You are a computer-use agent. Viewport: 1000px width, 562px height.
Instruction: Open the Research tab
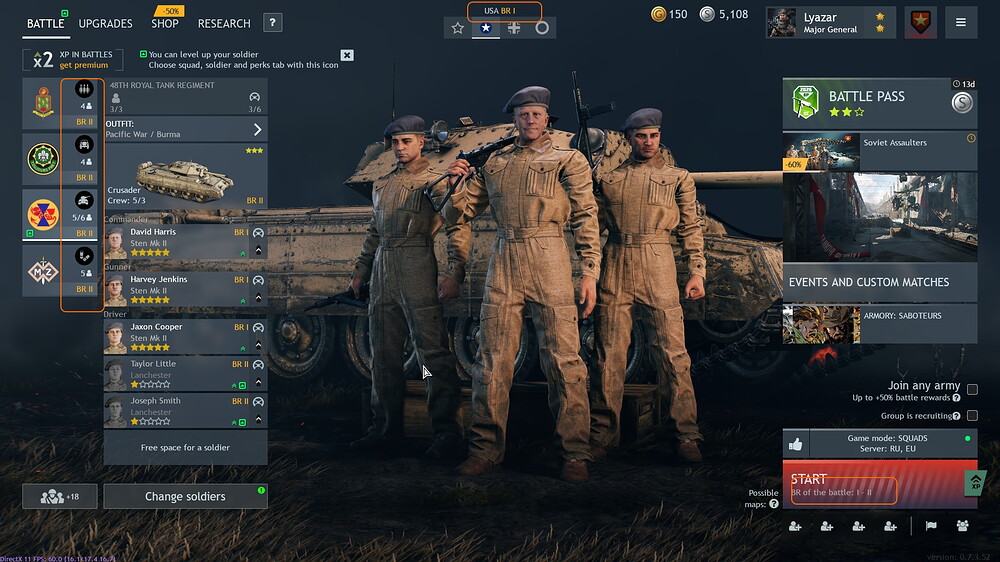[x=224, y=23]
